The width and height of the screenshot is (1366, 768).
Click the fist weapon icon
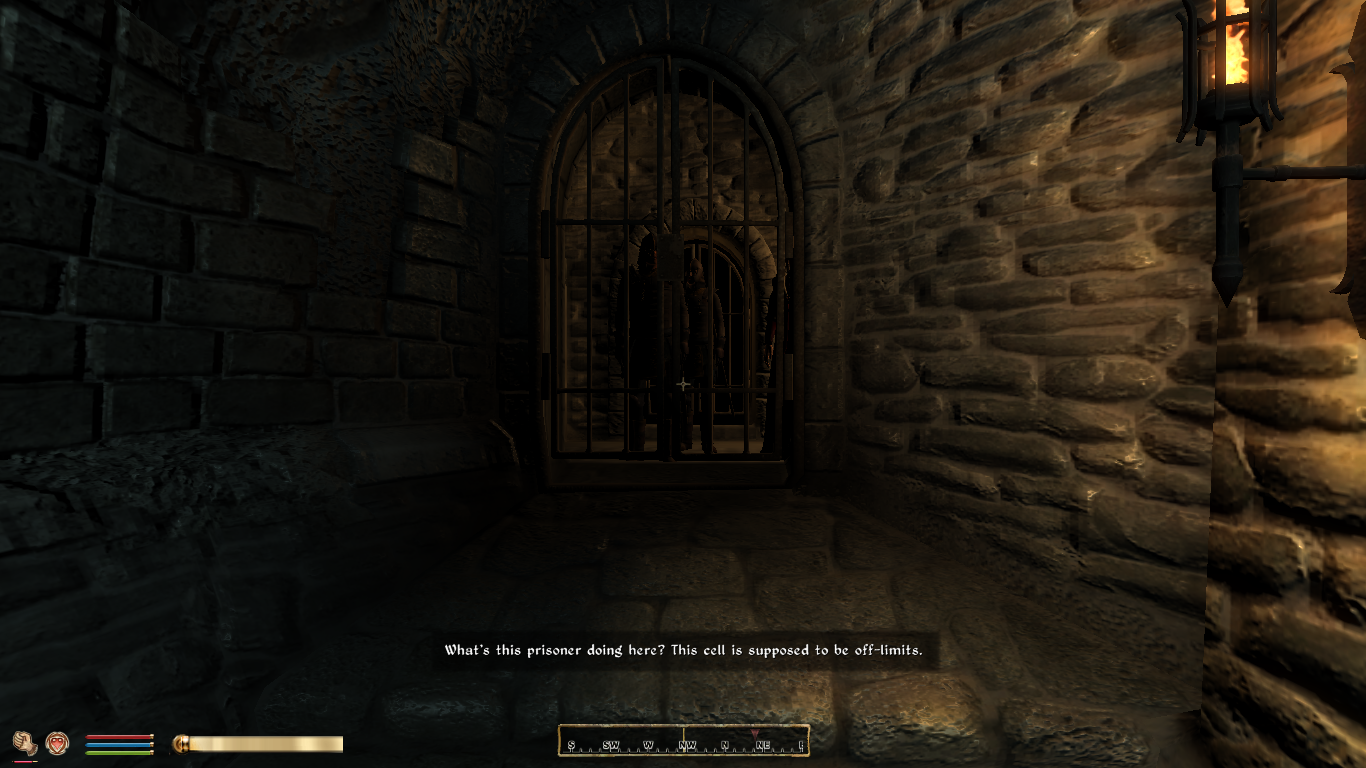point(25,743)
